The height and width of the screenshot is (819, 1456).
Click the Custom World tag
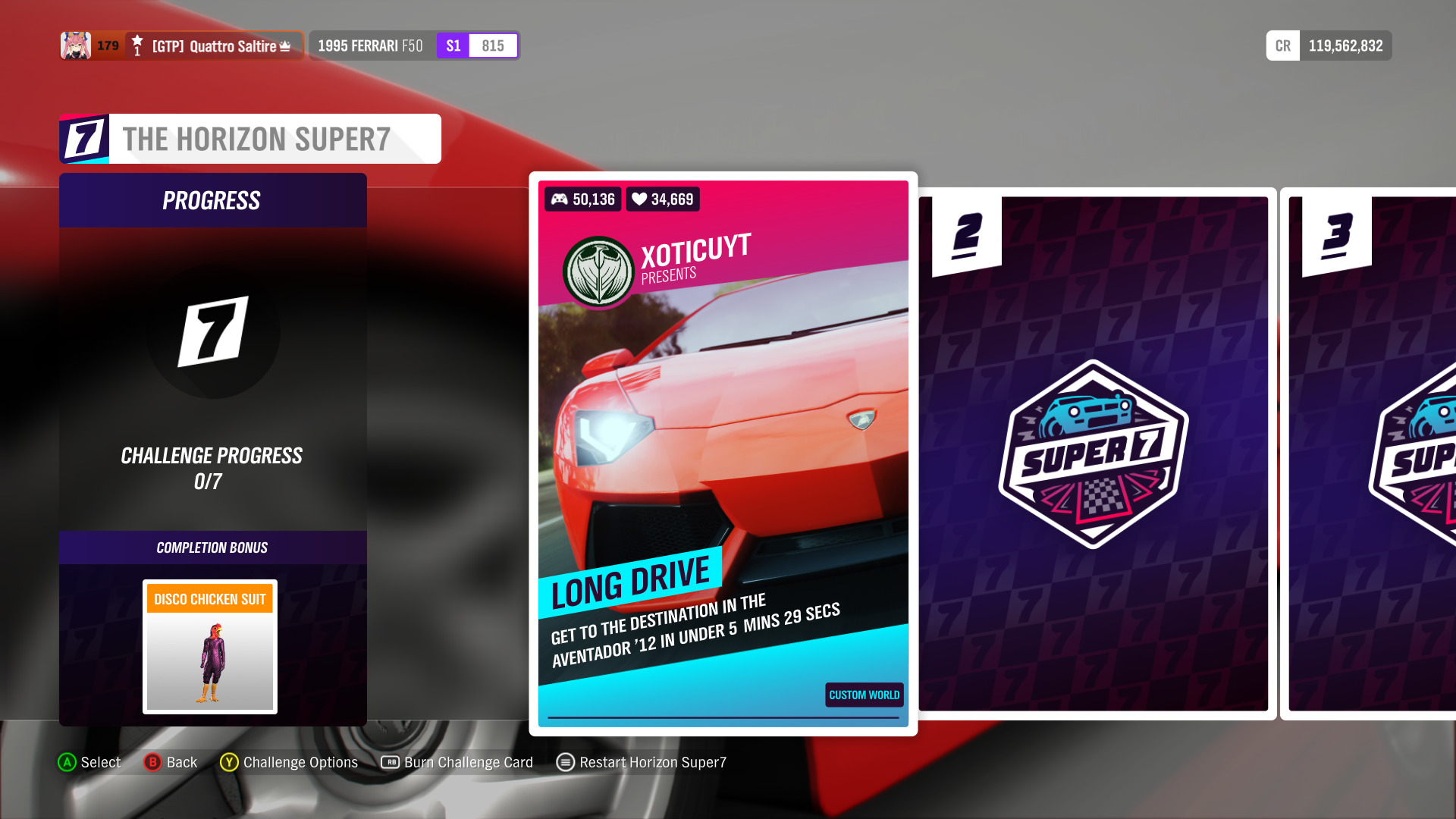click(x=863, y=695)
